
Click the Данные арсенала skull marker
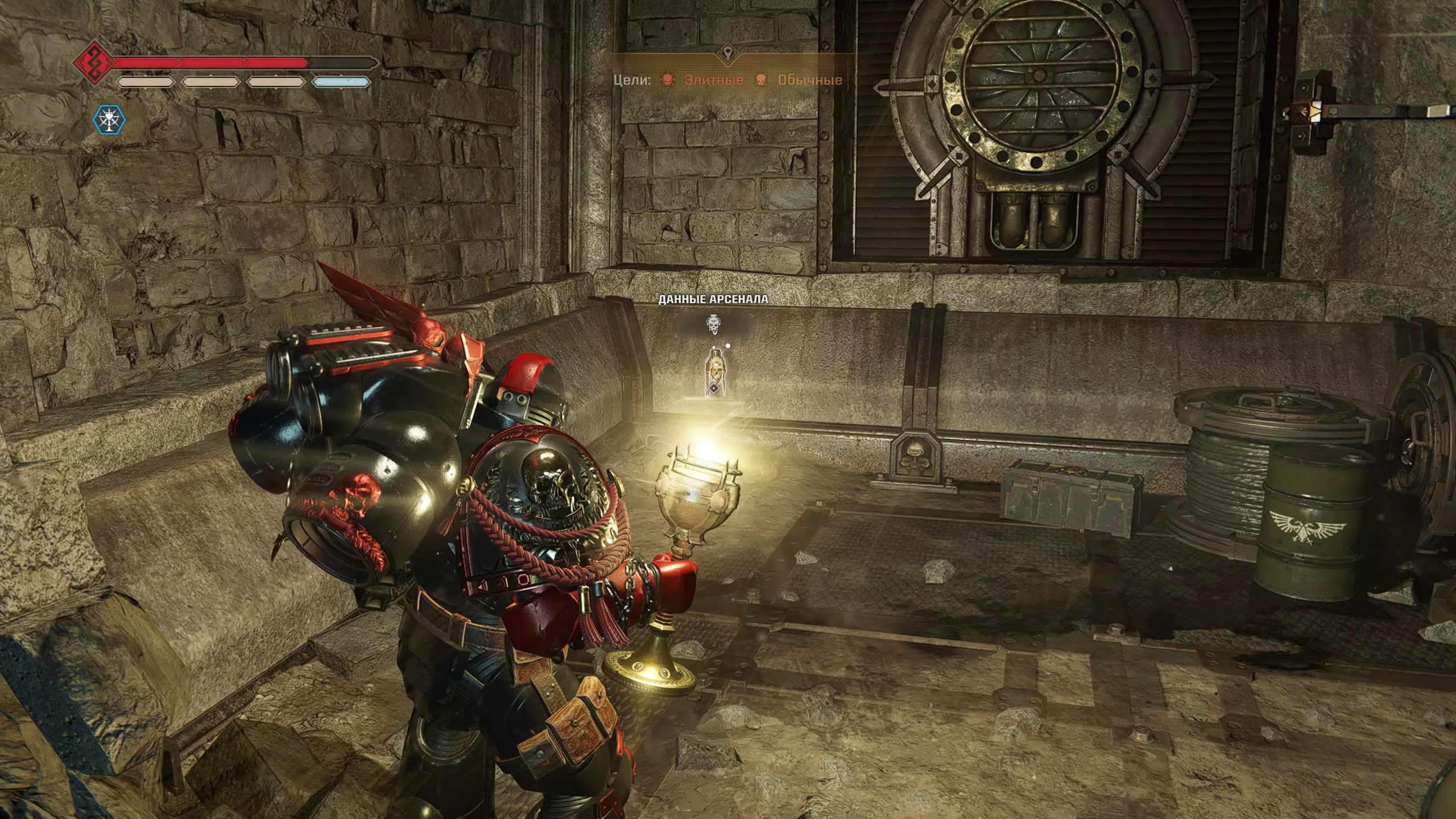click(713, 325)
